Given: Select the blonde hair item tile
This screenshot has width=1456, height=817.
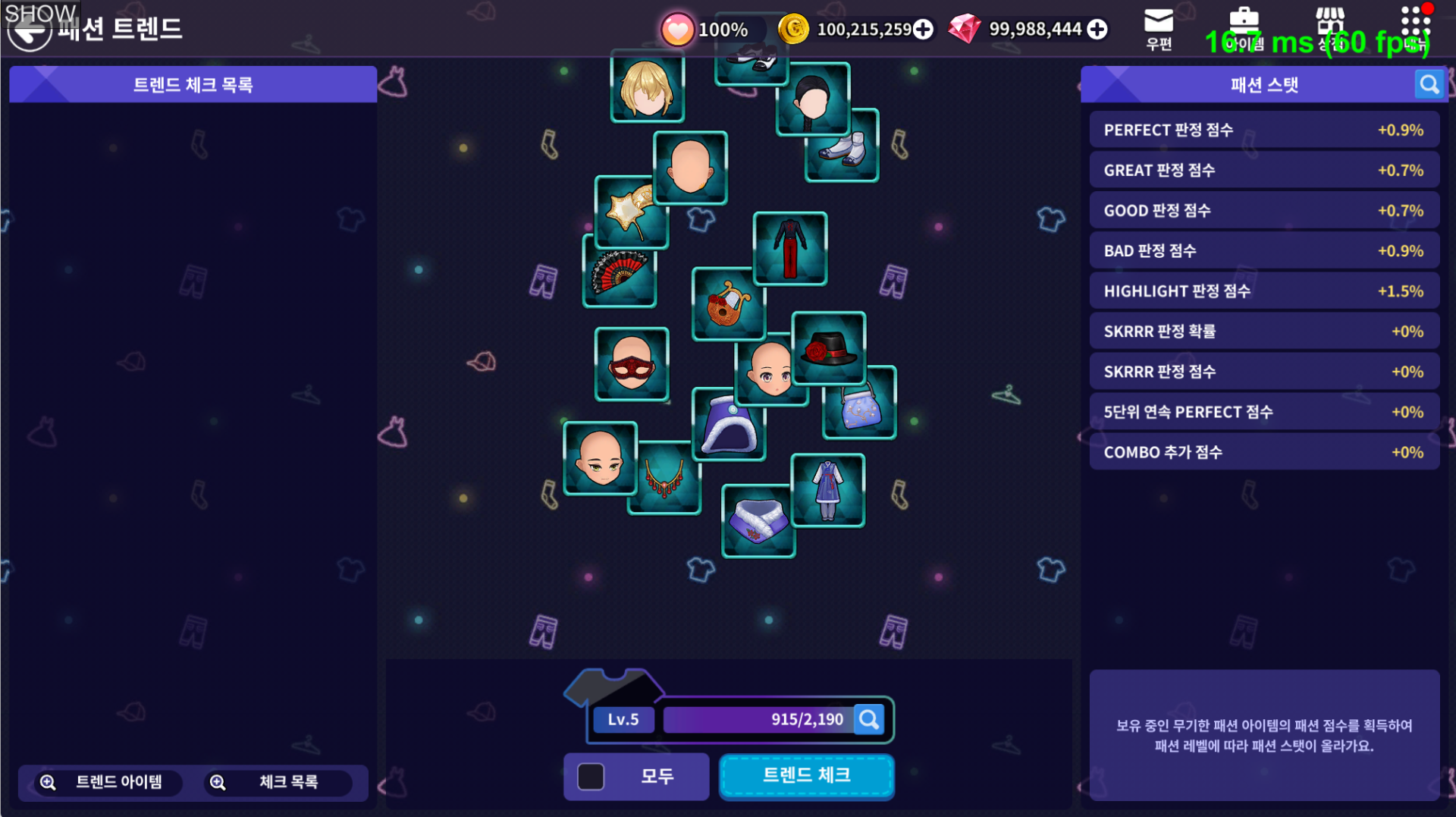Looking at the screenshot, I should tap(647, 87).
